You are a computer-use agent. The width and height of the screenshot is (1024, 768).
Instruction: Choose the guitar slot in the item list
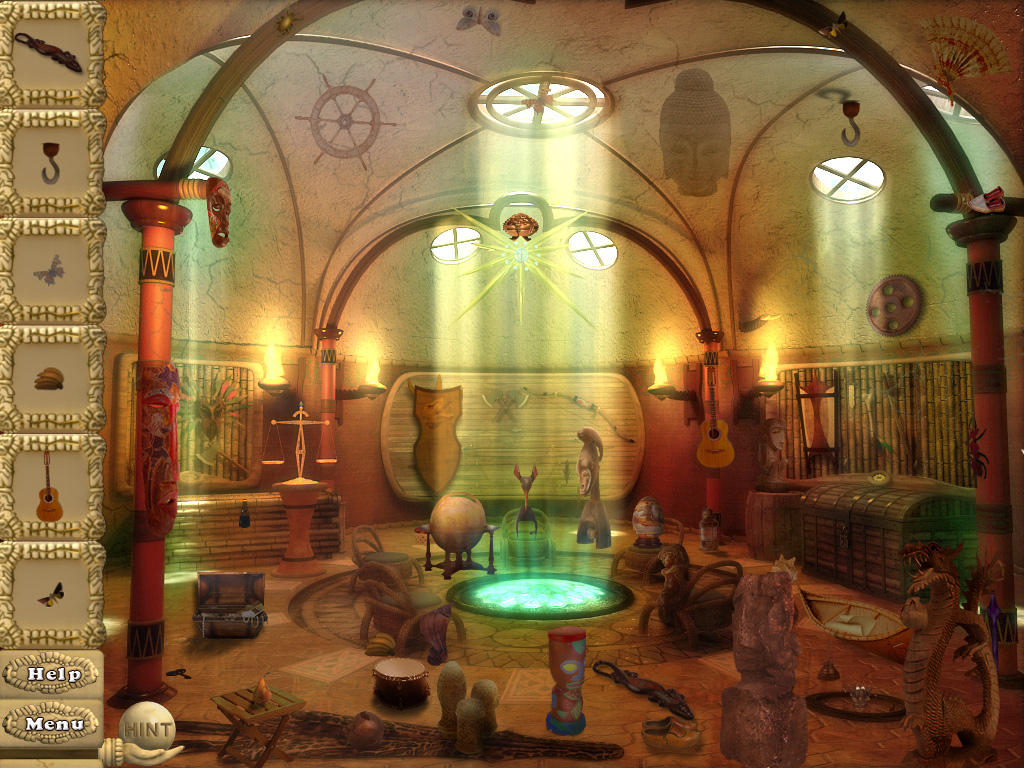point(50,486)
